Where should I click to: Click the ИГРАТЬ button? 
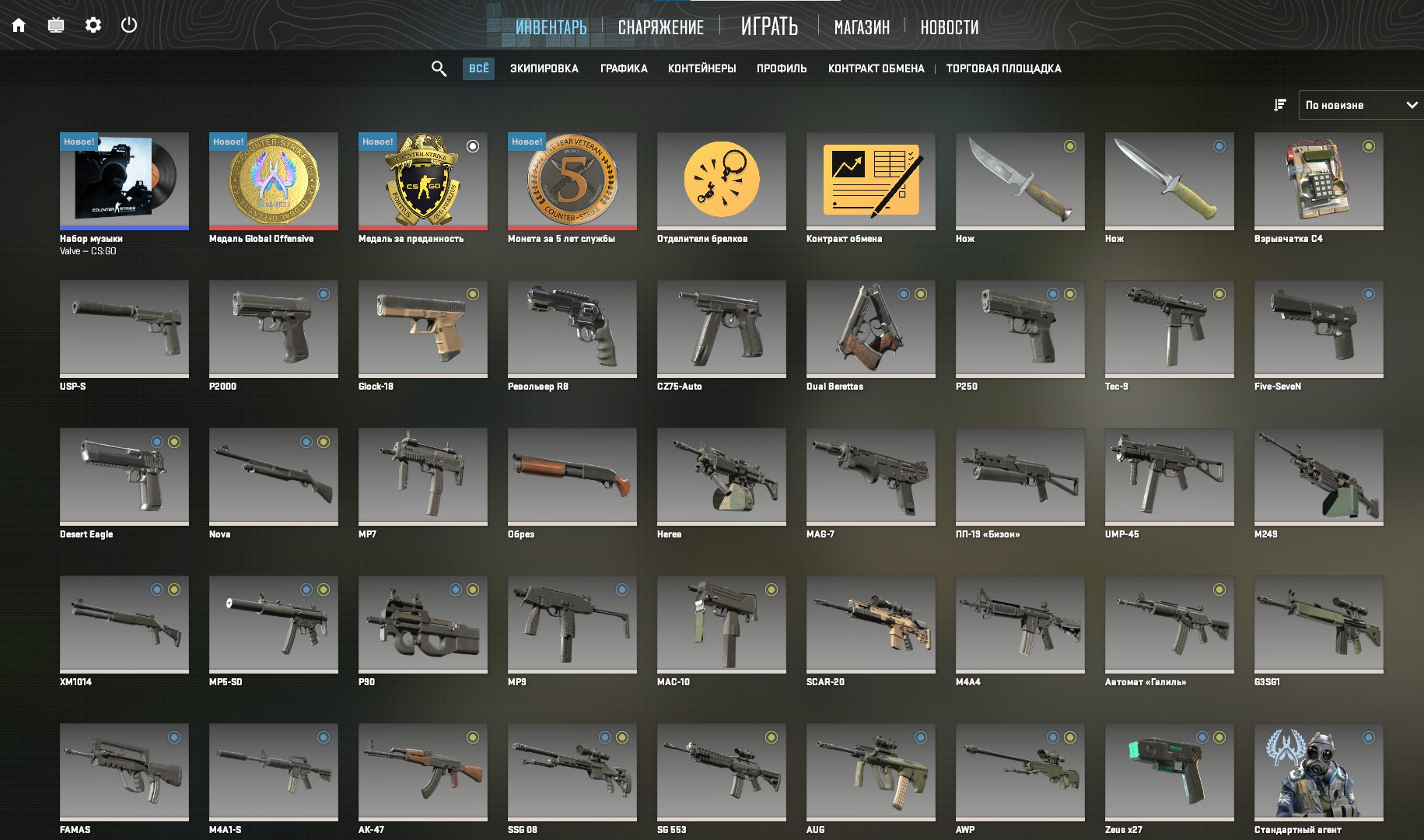tap(770, 26)
